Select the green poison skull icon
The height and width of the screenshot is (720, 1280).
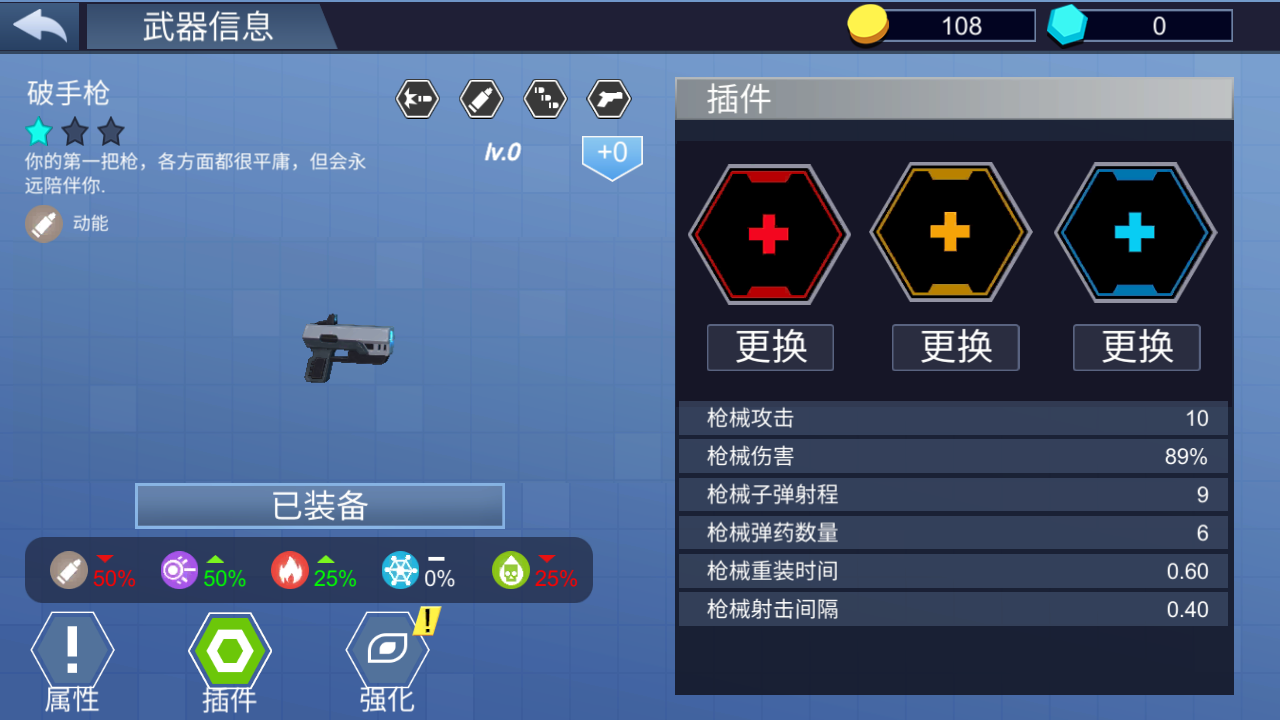click(x=509, y=571)
